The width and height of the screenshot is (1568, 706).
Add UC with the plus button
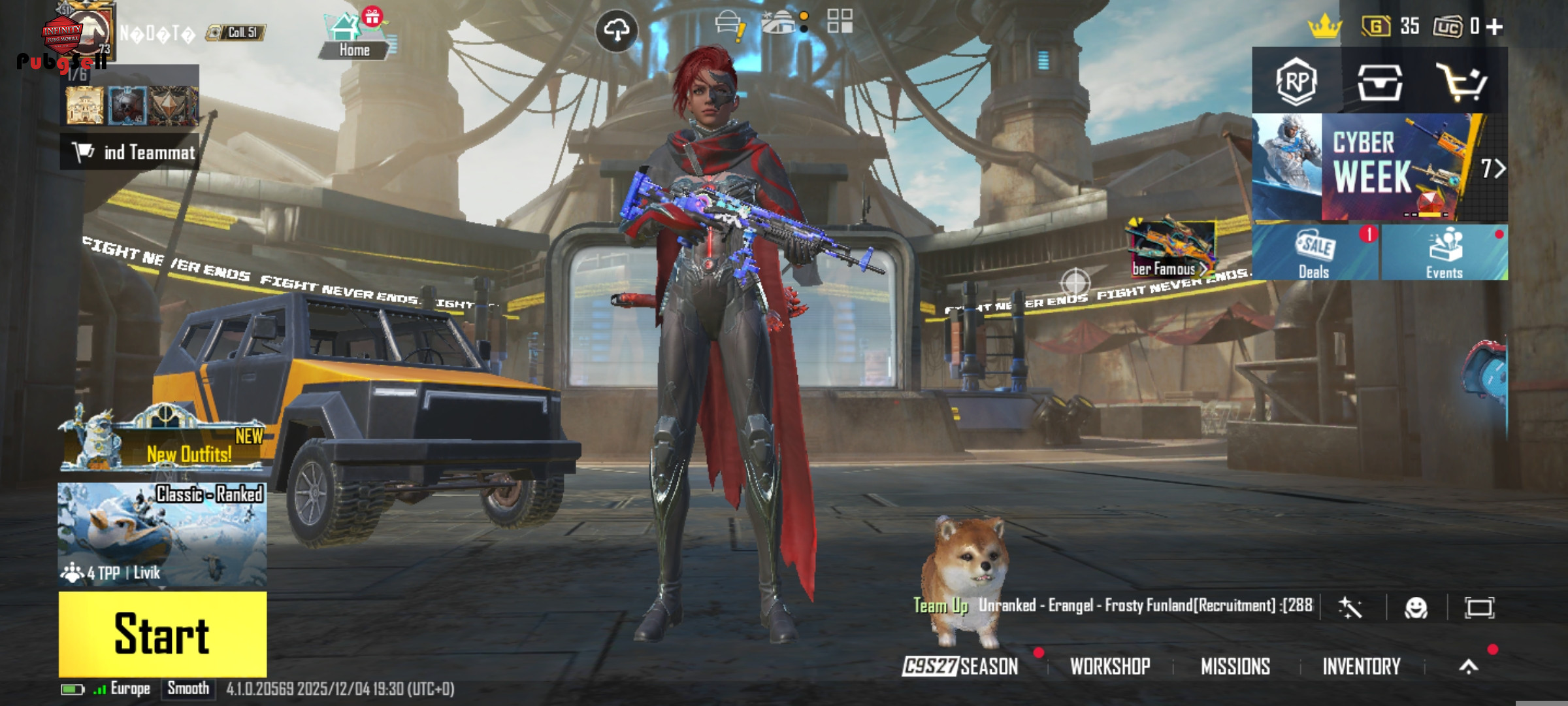[1494, 26]
